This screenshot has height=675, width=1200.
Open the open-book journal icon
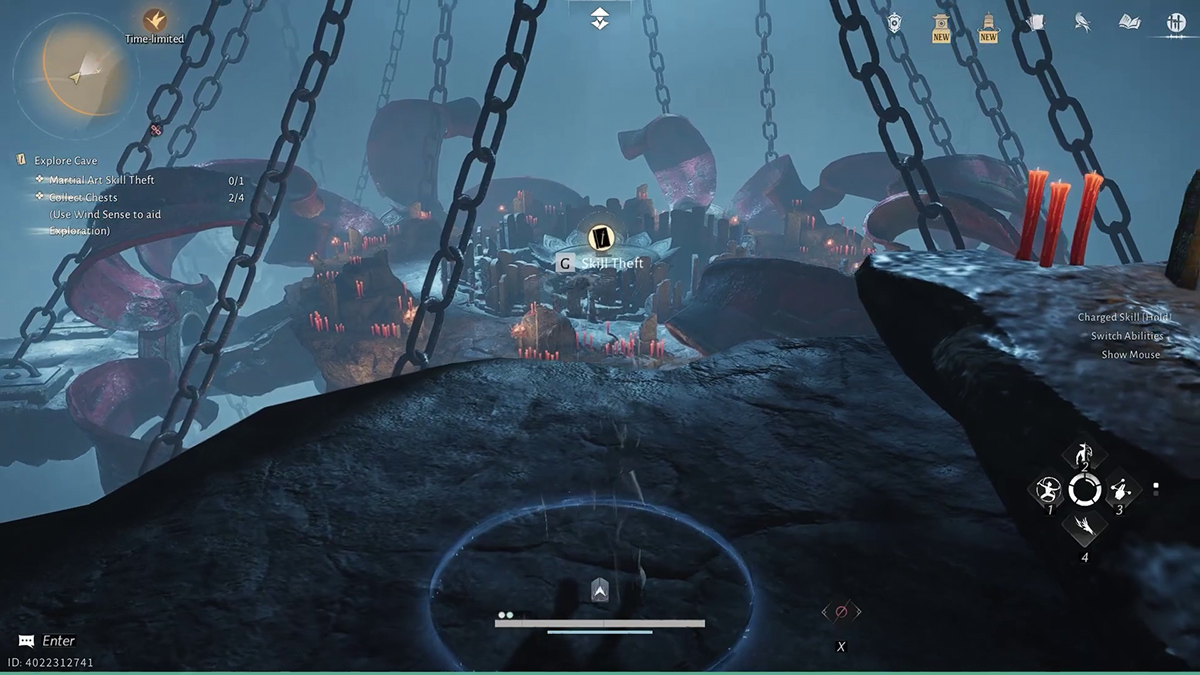(x=1129, y=22)
